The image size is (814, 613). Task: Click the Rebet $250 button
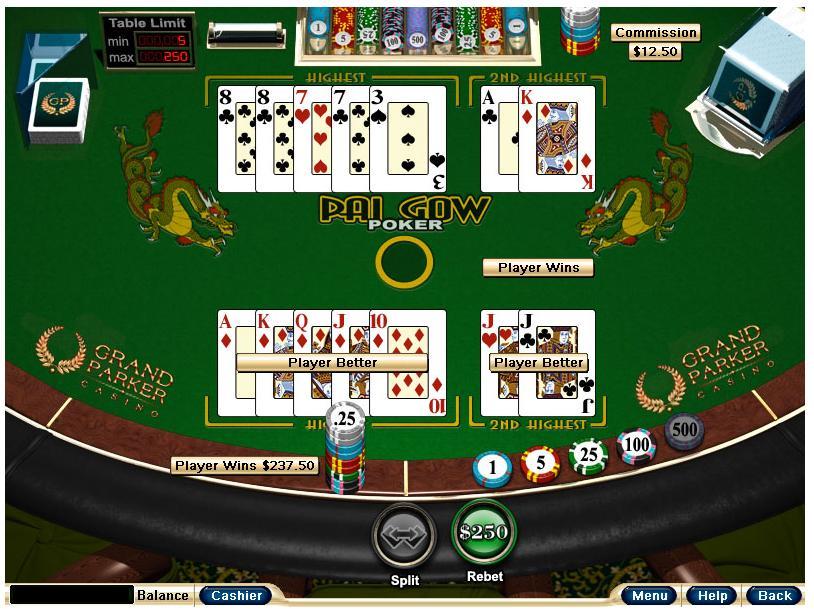point(483,533)
